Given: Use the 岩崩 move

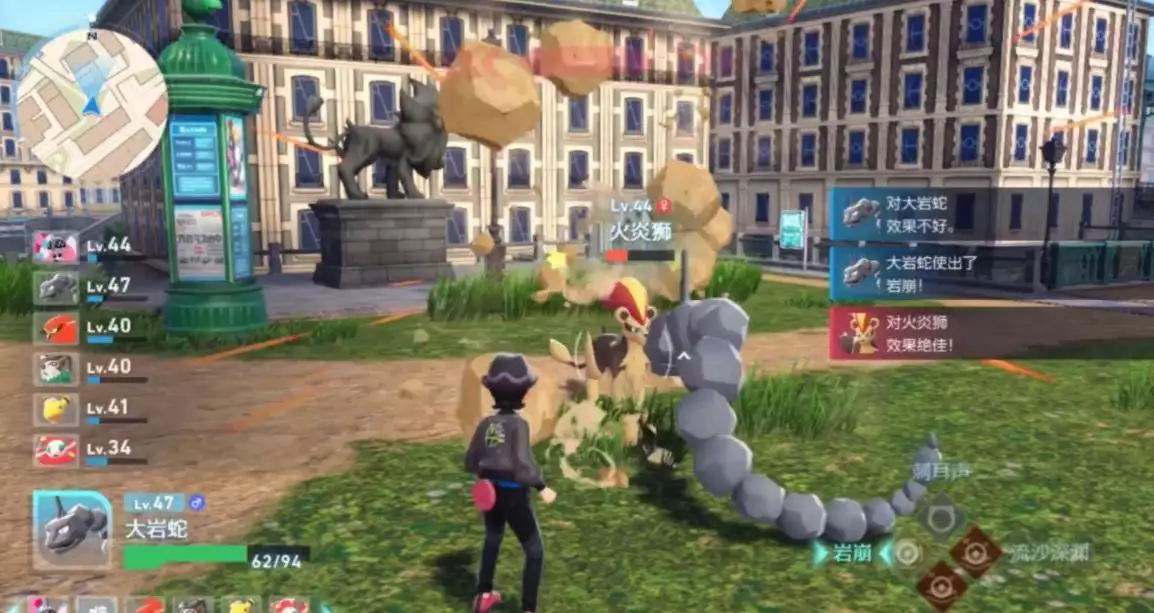Looking at the screenshot, I should [x=906, y=553].
